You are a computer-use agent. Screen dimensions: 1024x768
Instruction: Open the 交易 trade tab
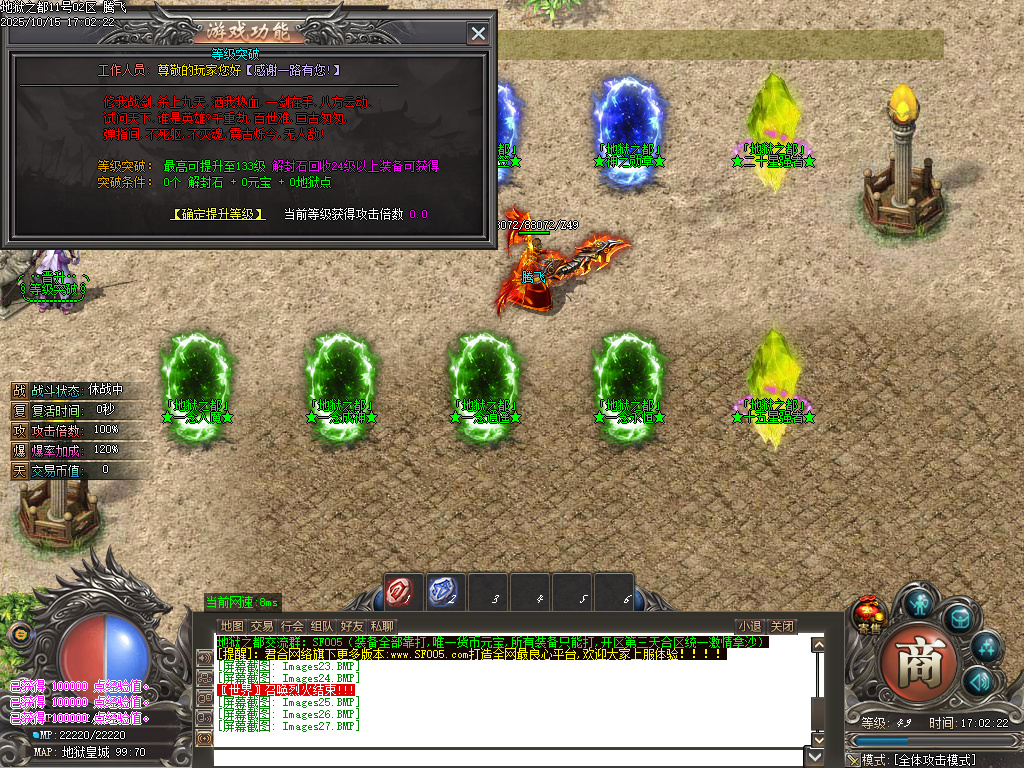click(261, 626)
